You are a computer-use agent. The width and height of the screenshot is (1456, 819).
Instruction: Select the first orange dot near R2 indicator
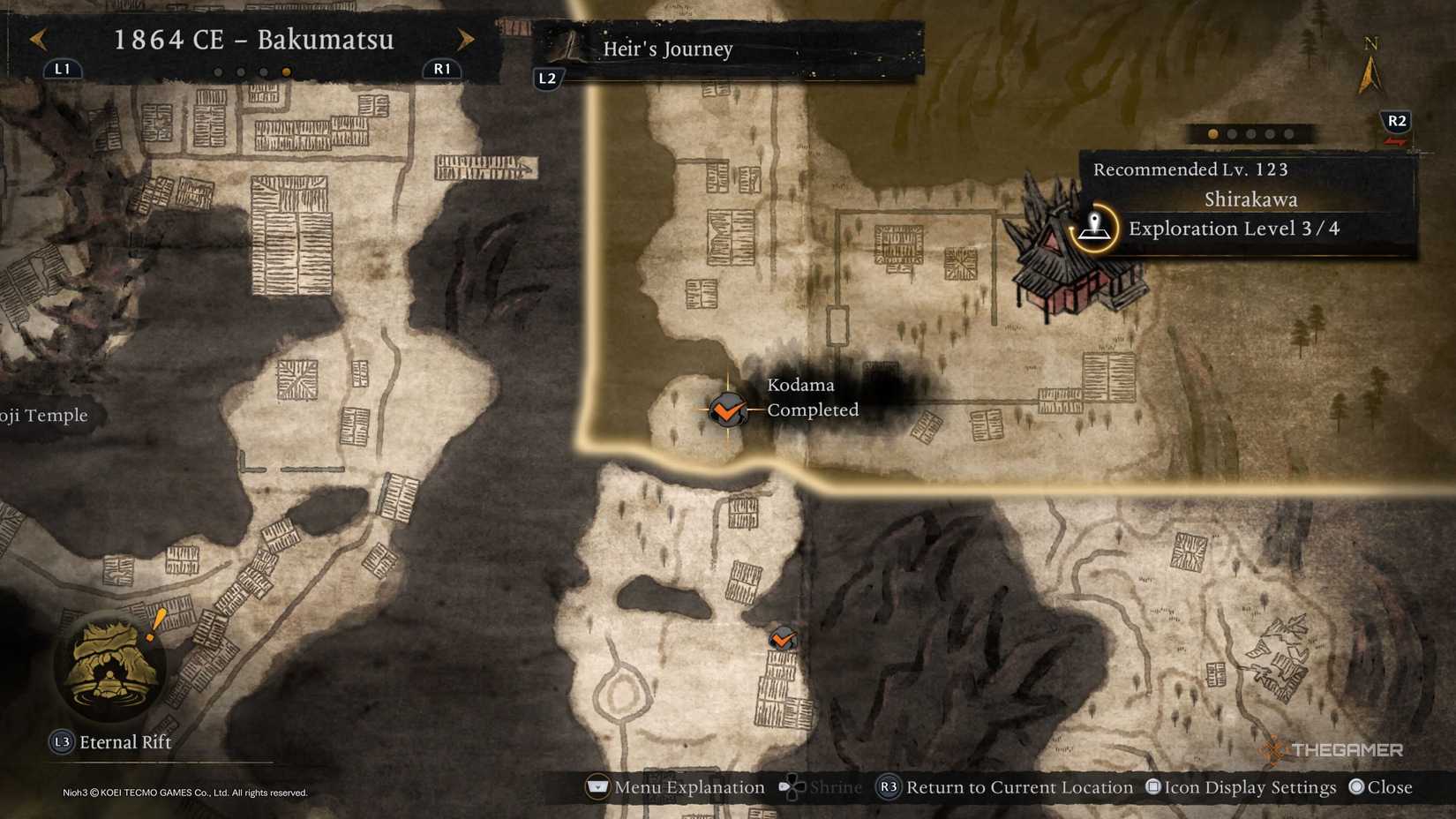pyautogui.click(x=1213, y=134)
